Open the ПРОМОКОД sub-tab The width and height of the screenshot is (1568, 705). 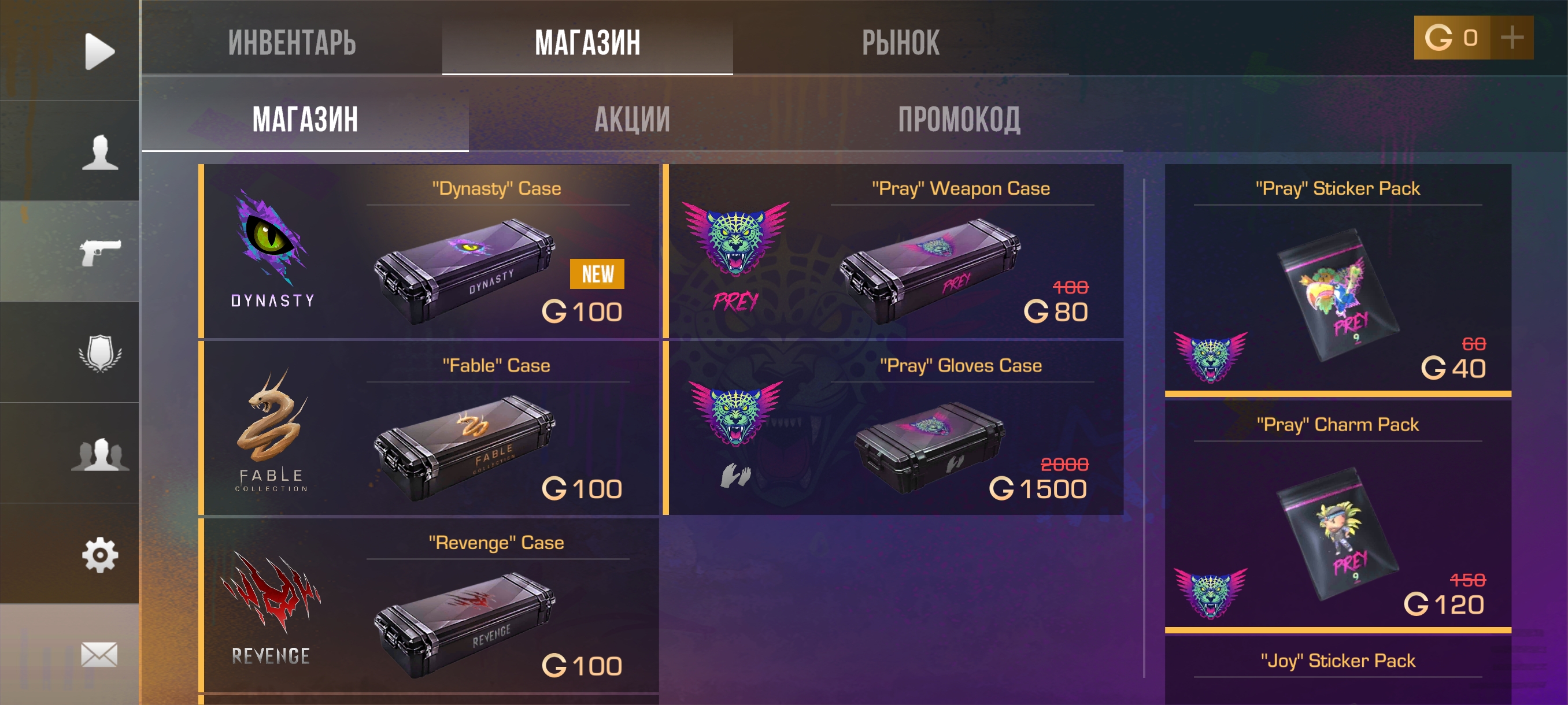point(959,119)
